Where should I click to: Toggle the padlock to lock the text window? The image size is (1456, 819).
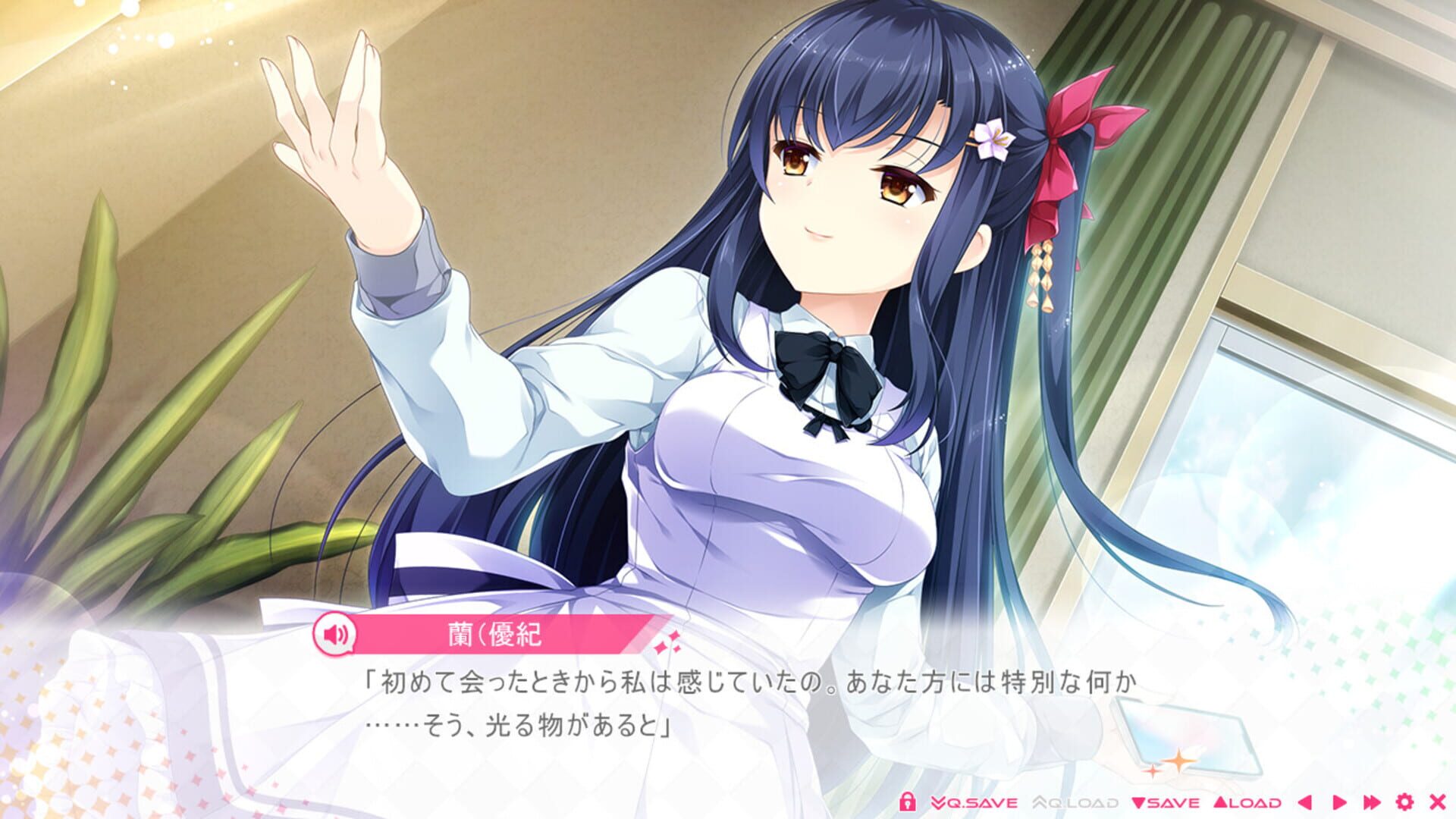tap(908, 802)
